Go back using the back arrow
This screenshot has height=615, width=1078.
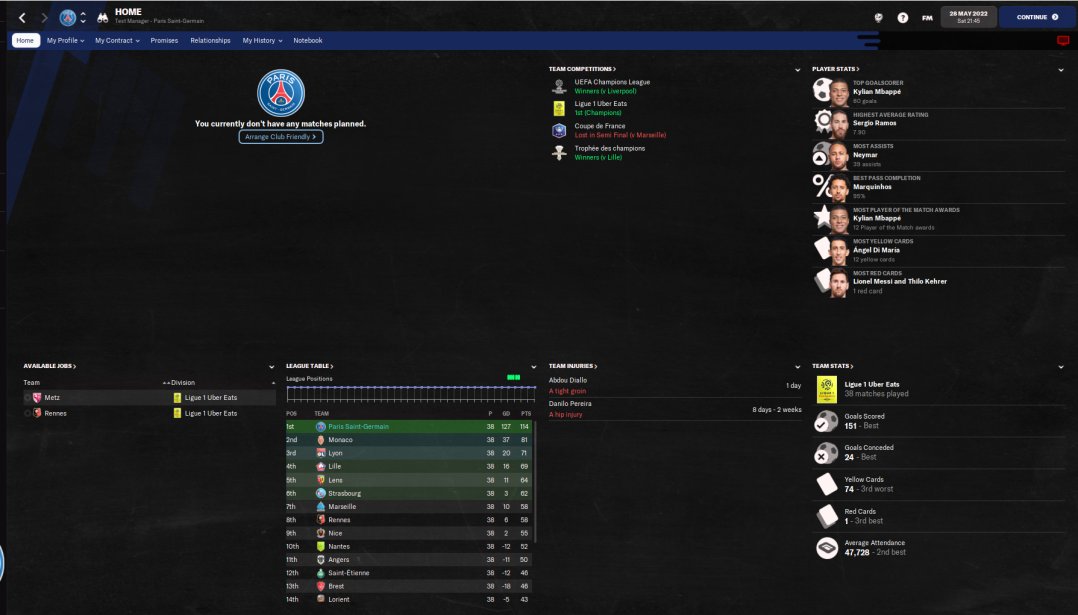tap(22, 17)
